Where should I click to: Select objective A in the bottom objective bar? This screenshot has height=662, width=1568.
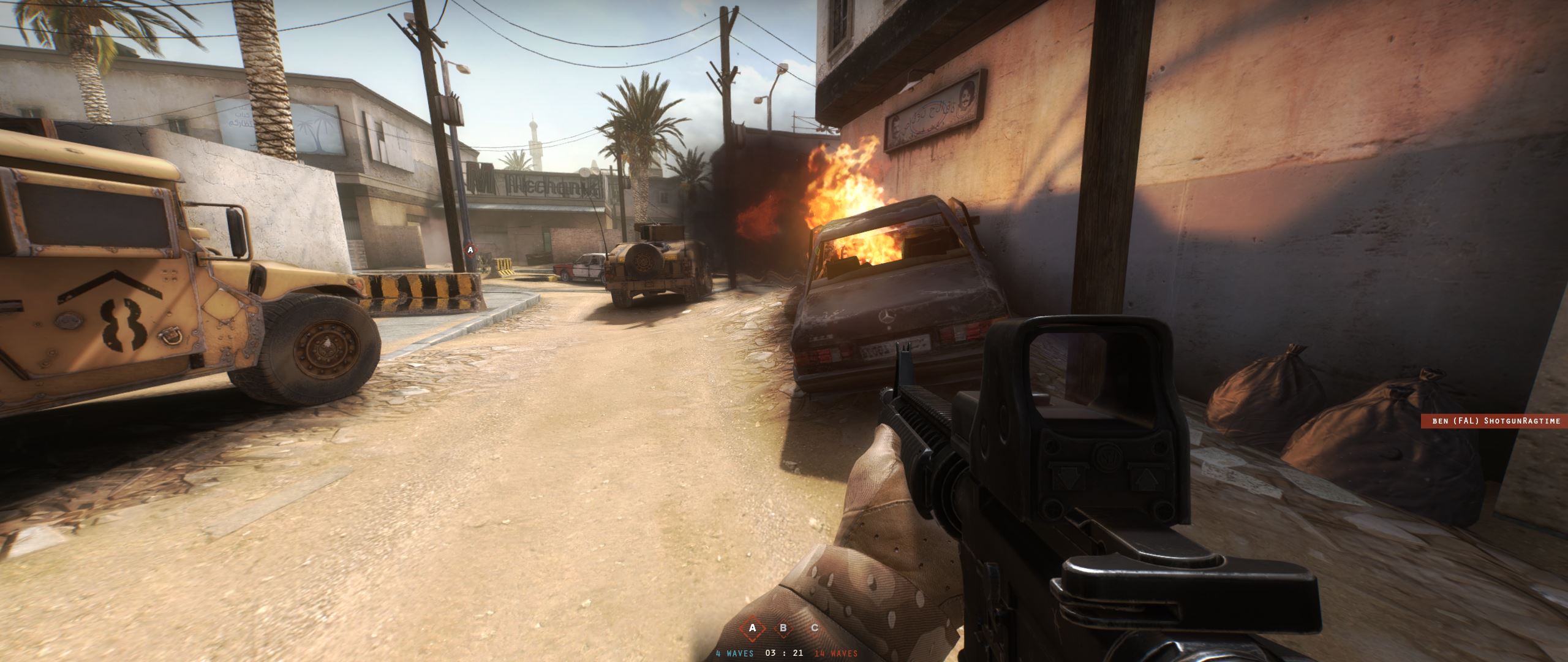(753, 628)
